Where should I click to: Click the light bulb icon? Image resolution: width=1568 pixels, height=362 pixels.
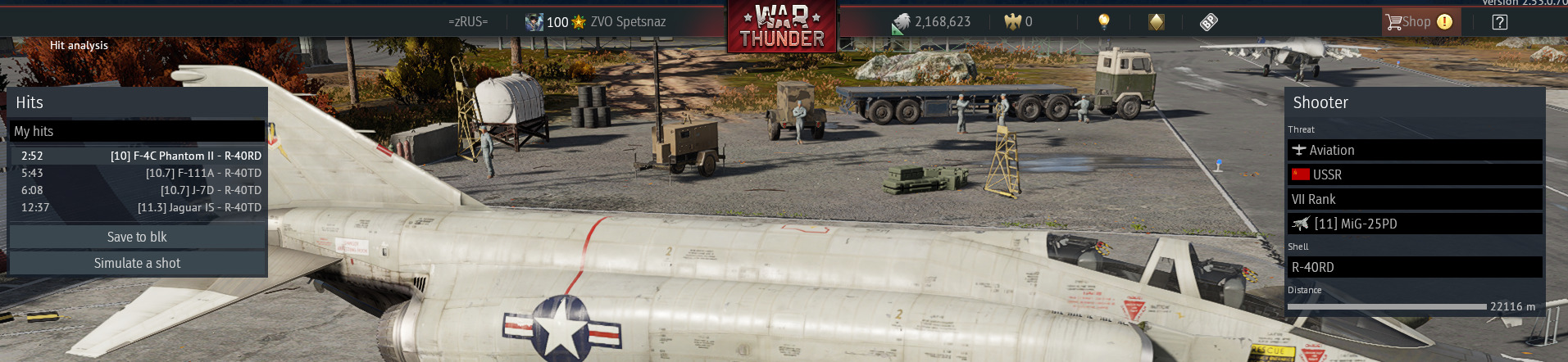pyautogui.click(x=1103, y=22)
